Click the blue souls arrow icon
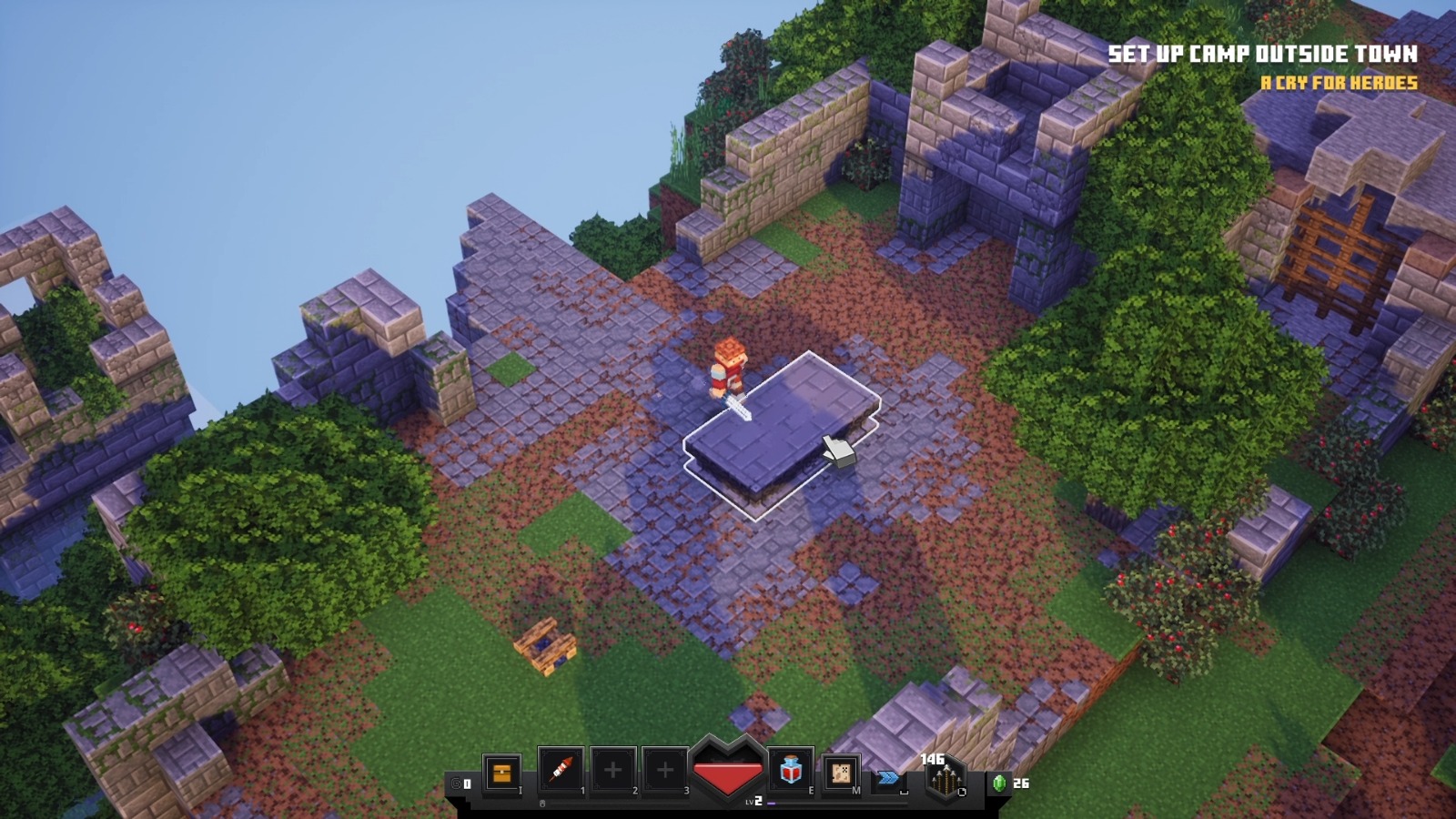Screen dimensions: 1456x819 tap(888, 777)
